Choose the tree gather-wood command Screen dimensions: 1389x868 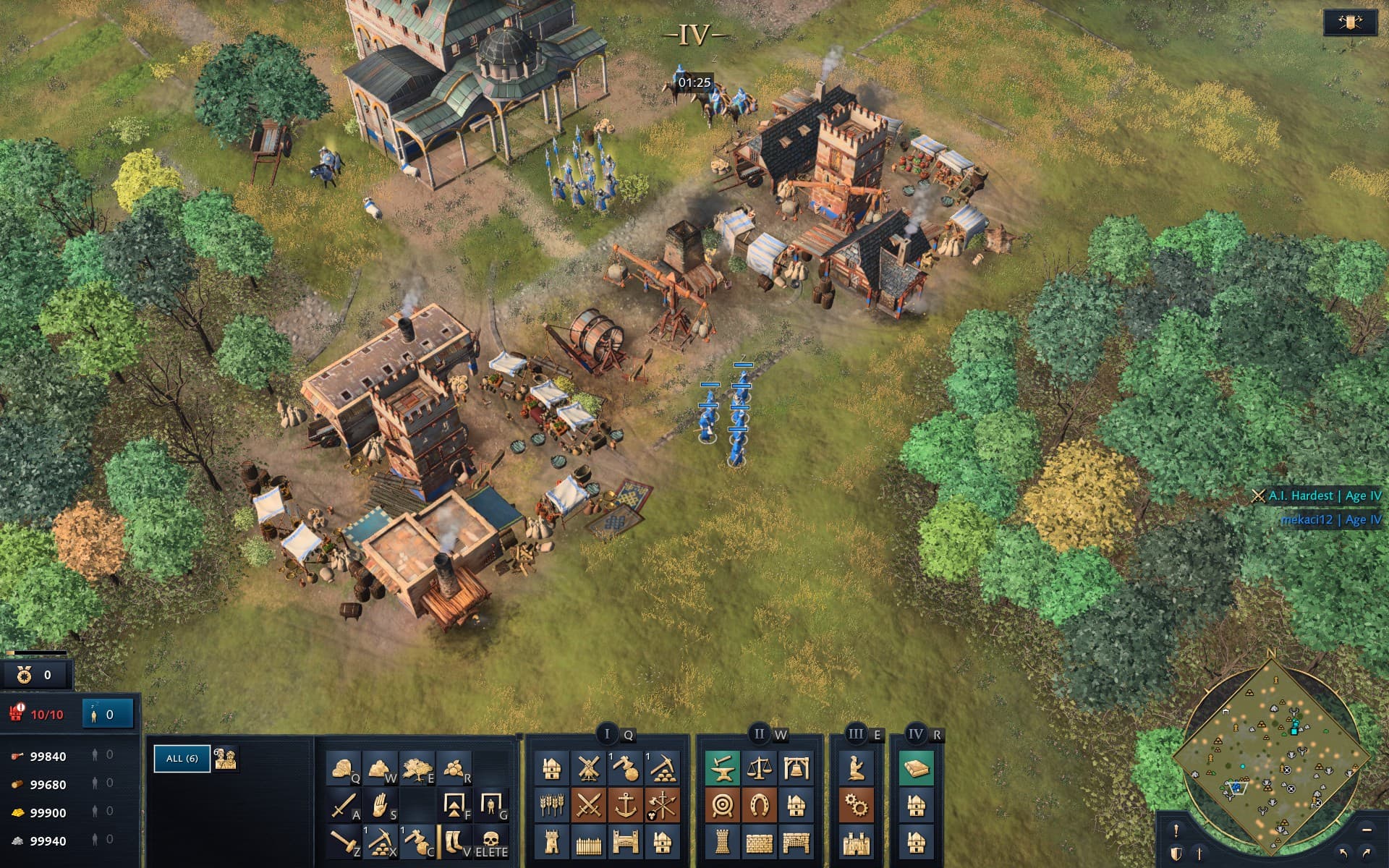pos(417,768)
